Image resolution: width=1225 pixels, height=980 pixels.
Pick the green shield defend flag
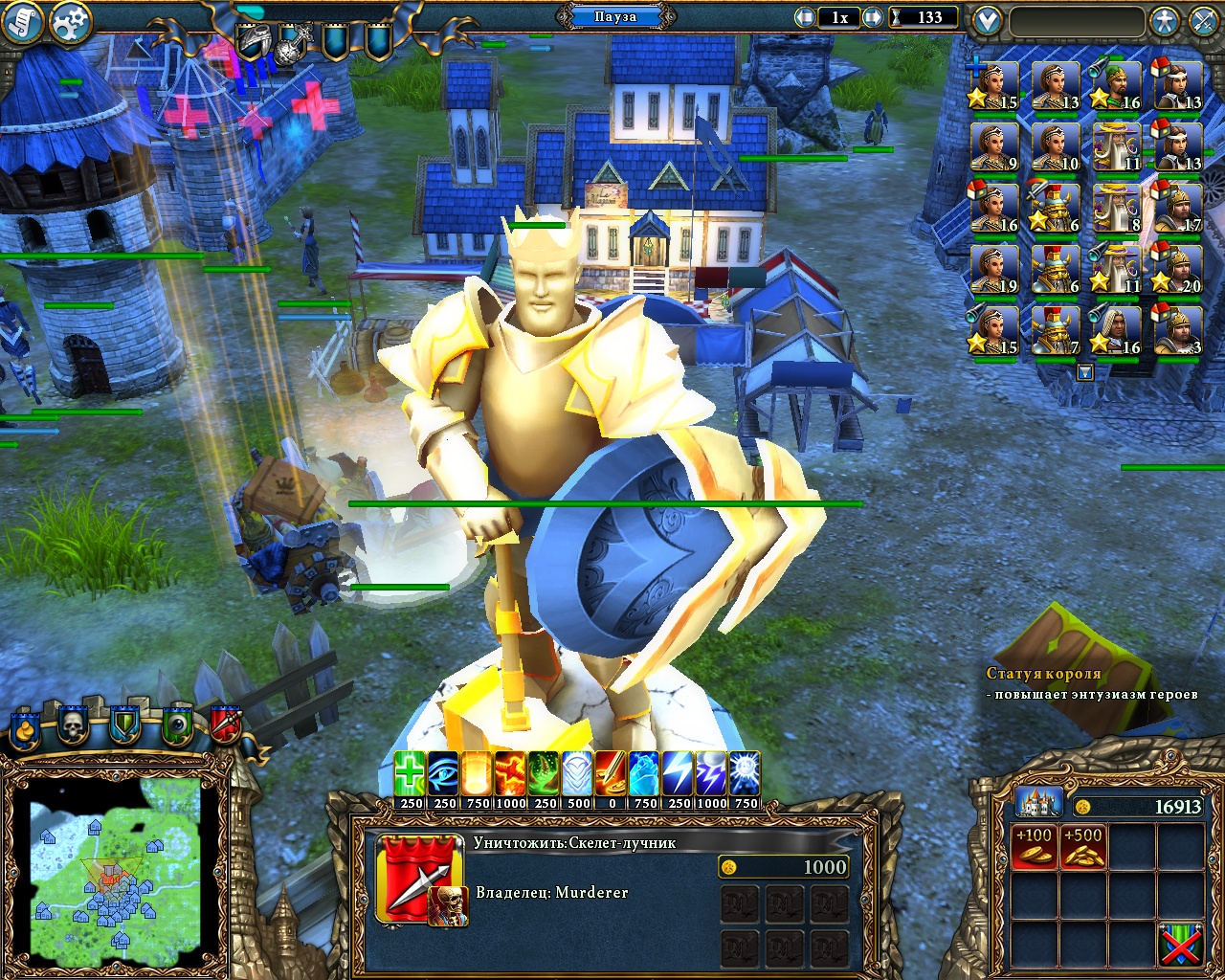pos(124,726)
